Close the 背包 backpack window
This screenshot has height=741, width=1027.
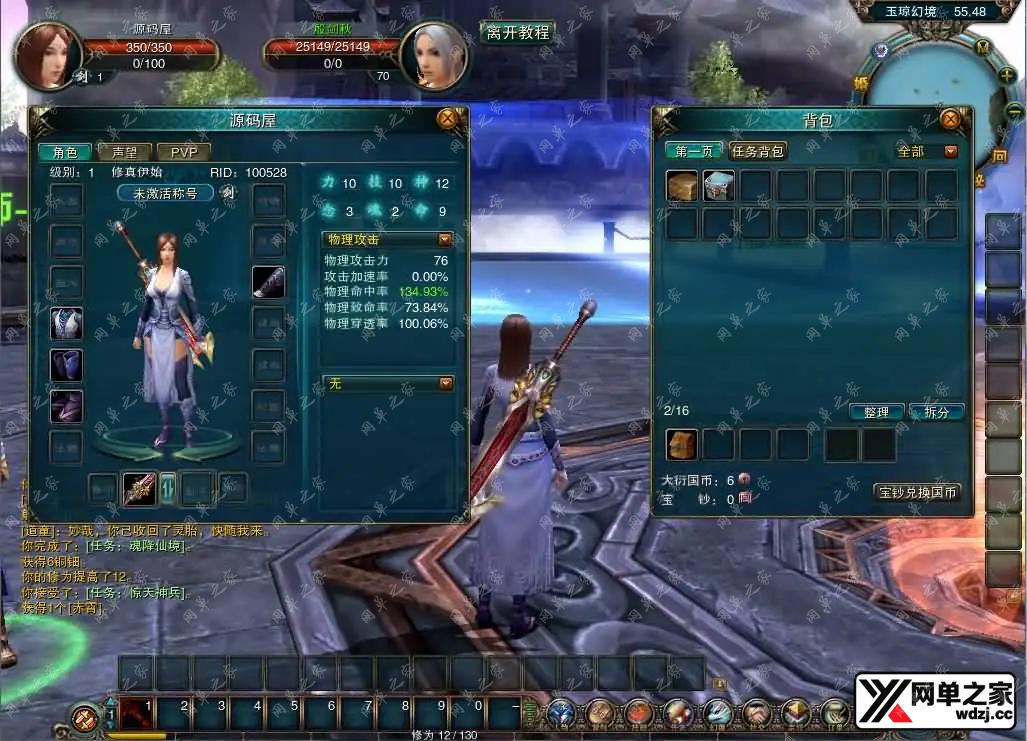pyautogui.click(x=950, y=120)
